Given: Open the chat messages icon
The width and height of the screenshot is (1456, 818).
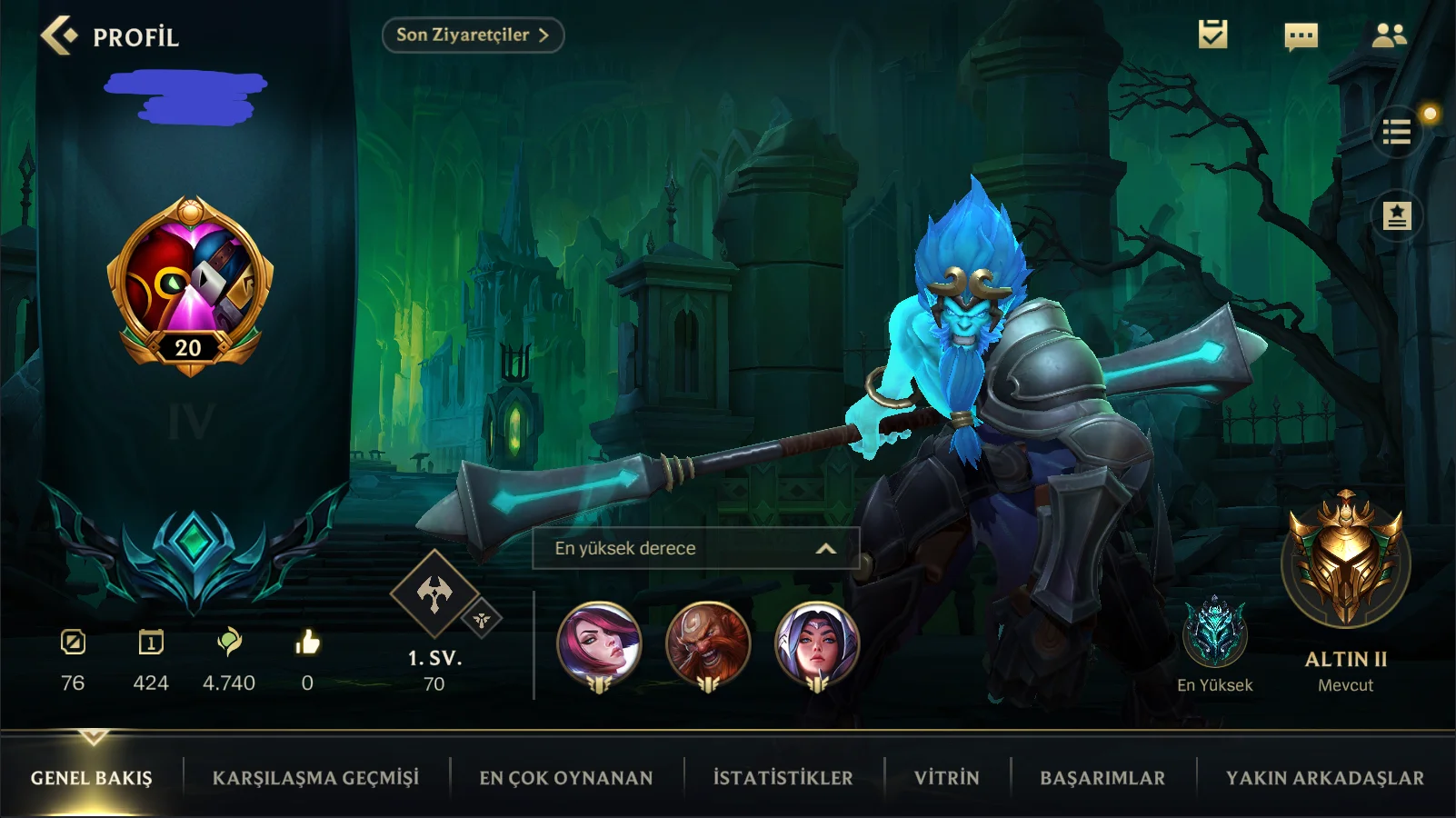Looking at the screenshot, I should [x=1301, y=36].
